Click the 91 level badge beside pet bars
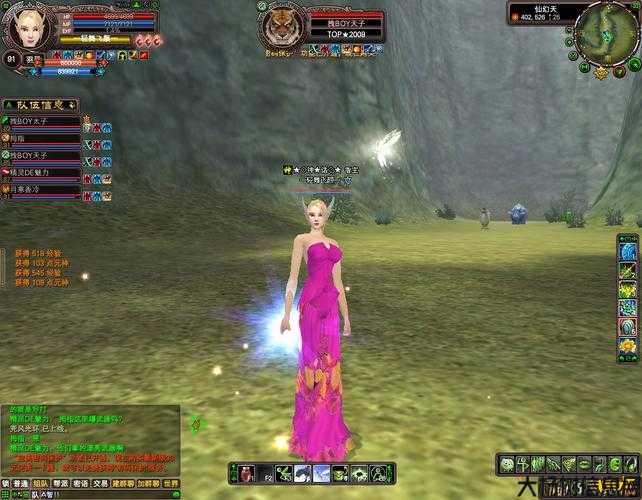This screenshot has height=500, width=642. [11, 59]
